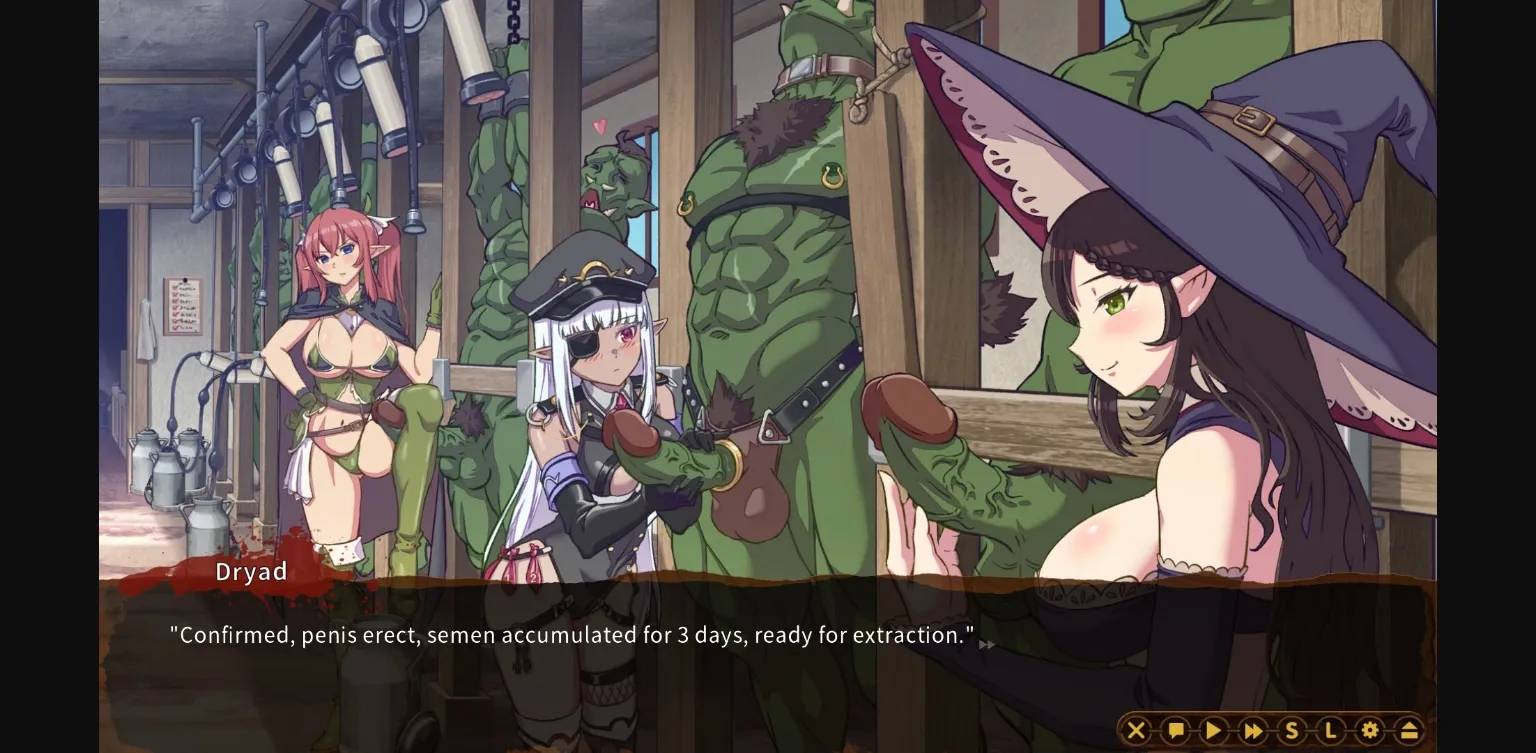The image size is (1536, 753).
Task: Quick save using the S icon
Action: coord(1291,730)
